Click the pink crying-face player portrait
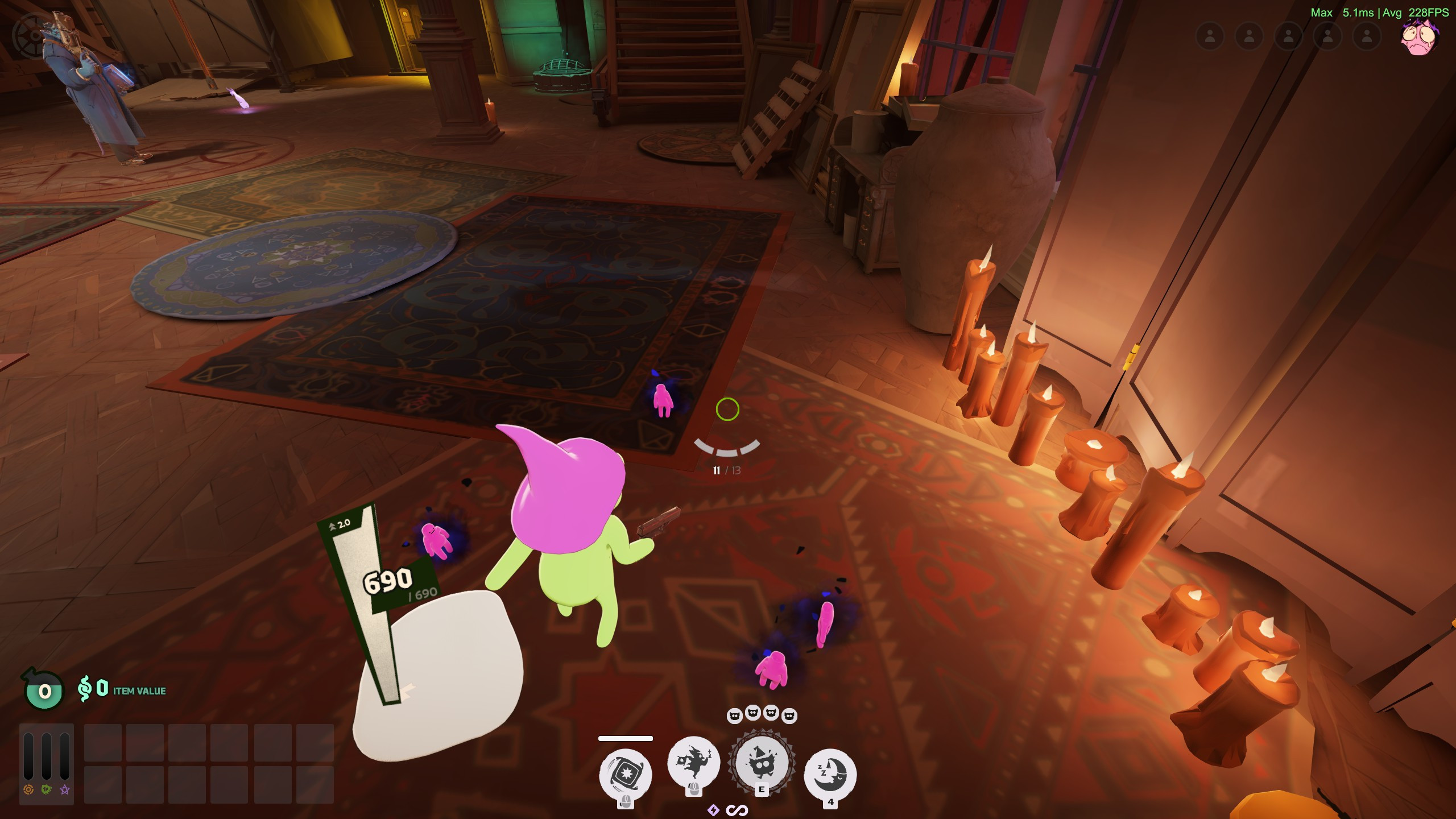The height and width of the screenshot is (819, 1456). tap(1419, 38)
